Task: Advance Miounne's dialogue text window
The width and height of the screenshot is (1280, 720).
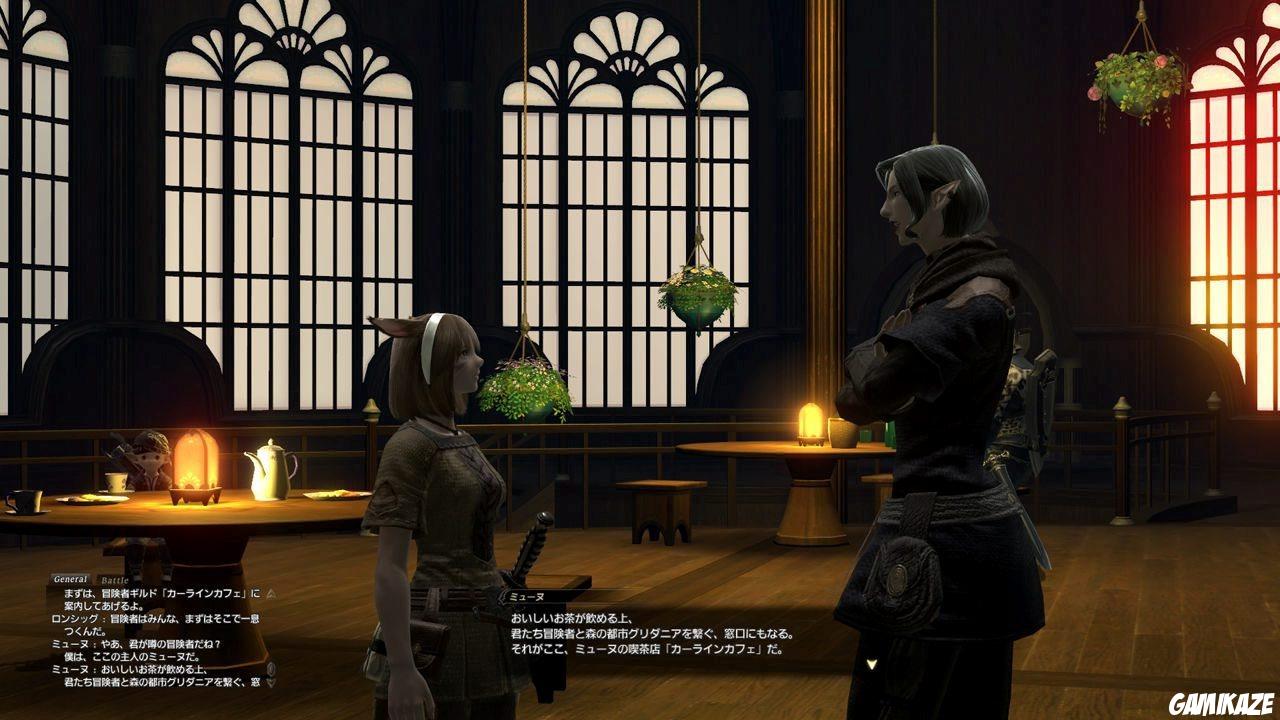Action: (700, 640)
